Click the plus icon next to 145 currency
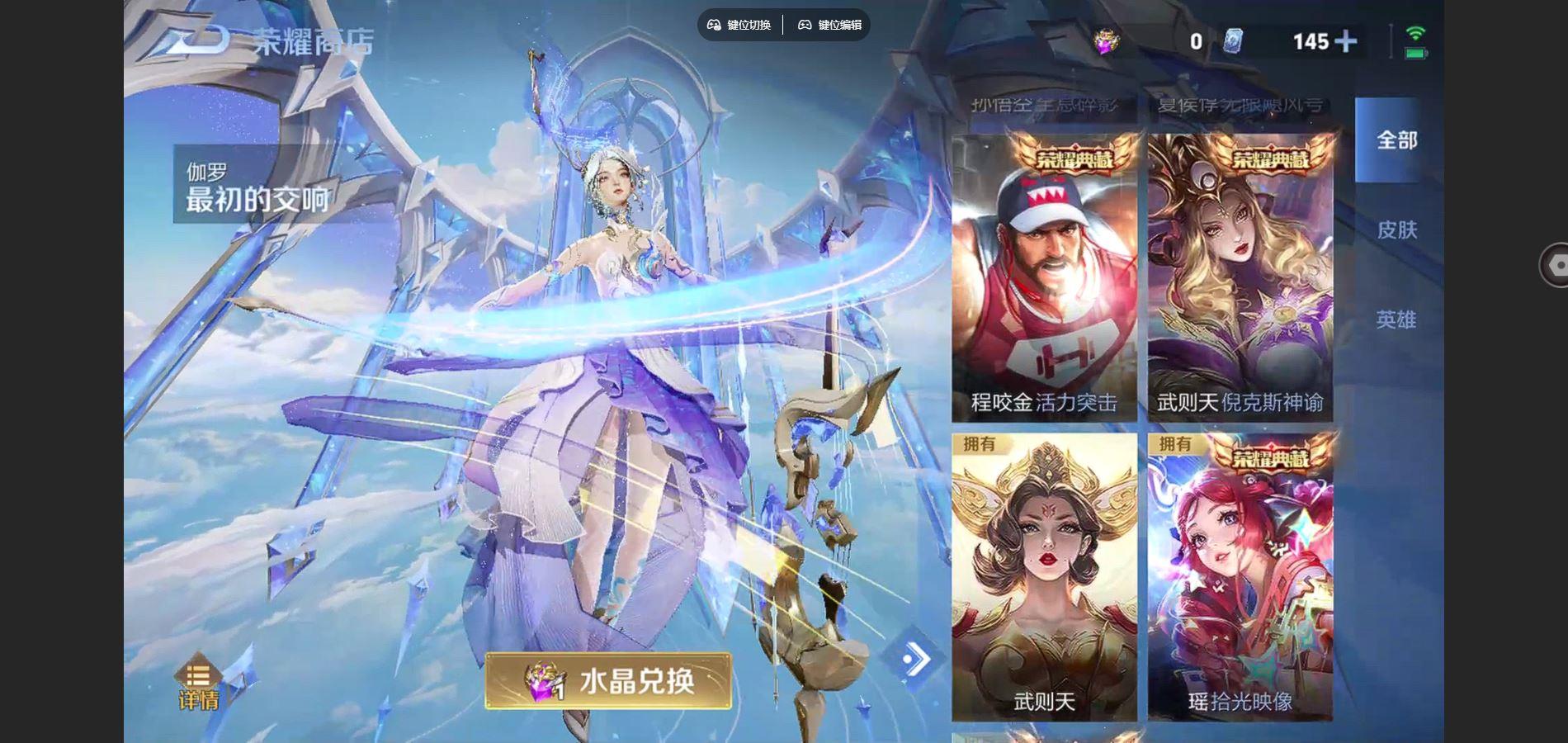 [1345, 41]
